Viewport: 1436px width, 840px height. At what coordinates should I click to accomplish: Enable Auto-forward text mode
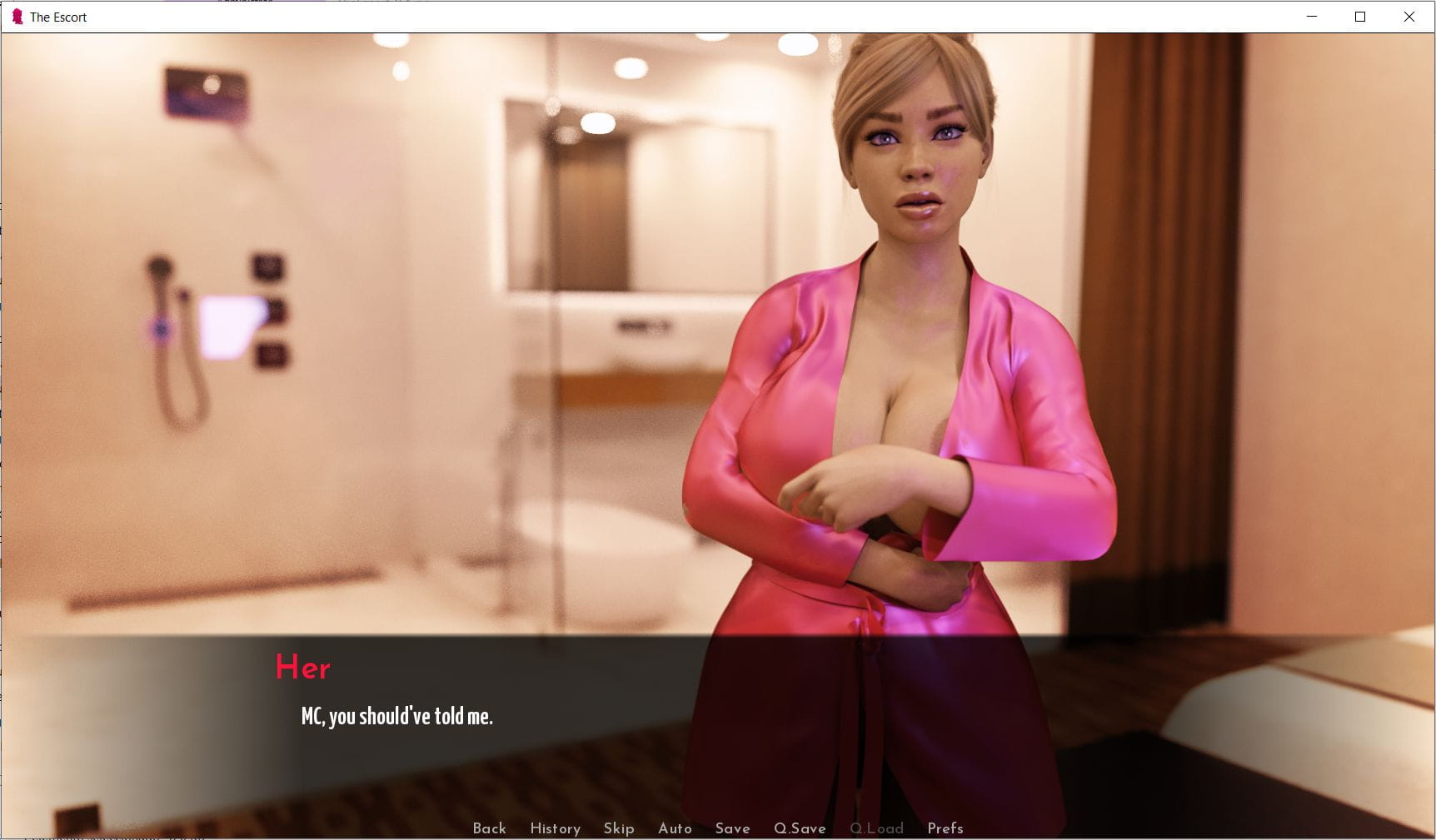coord(675,828)
